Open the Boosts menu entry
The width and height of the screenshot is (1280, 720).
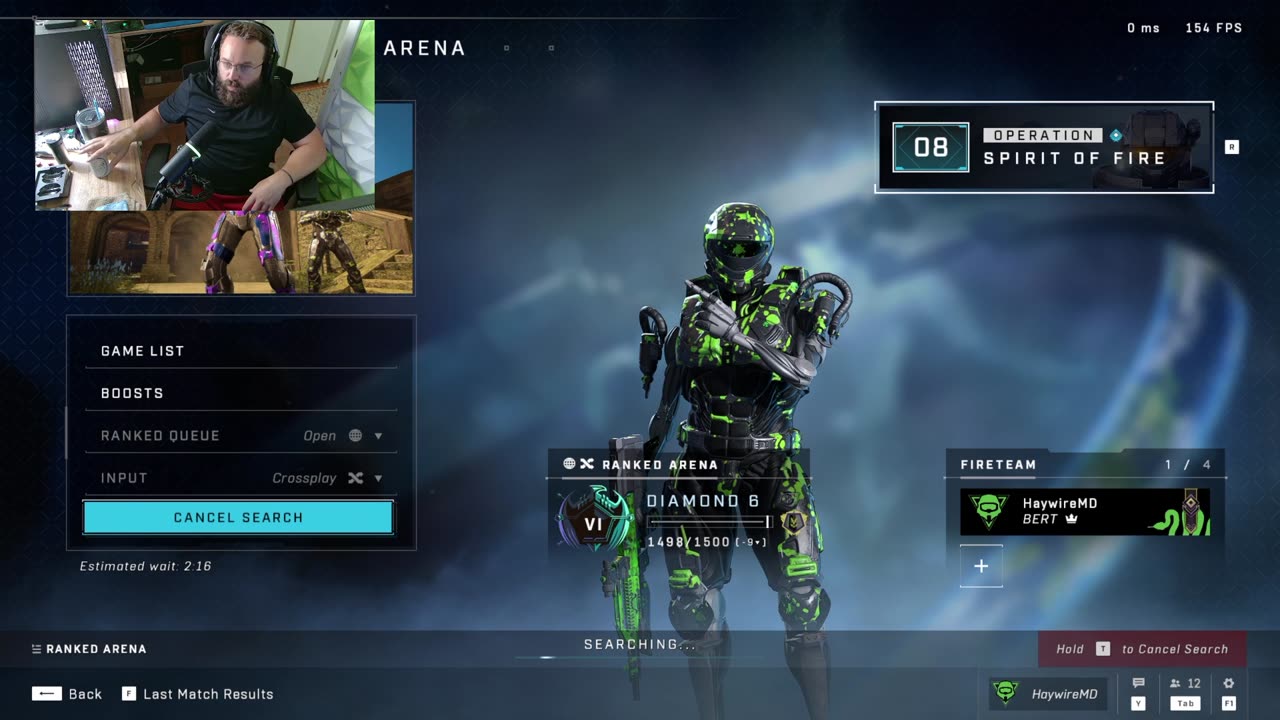240,393
